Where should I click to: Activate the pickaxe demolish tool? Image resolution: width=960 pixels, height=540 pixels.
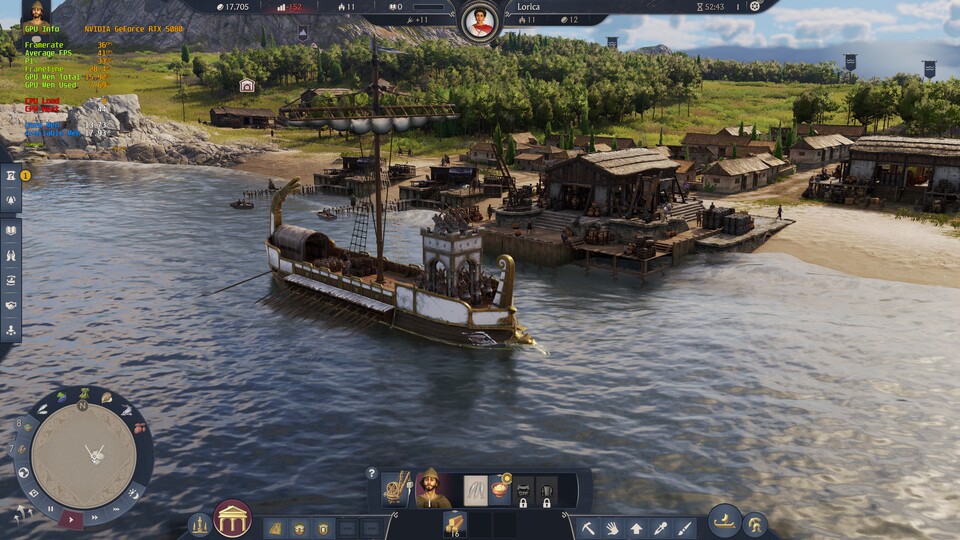point(589,527)
